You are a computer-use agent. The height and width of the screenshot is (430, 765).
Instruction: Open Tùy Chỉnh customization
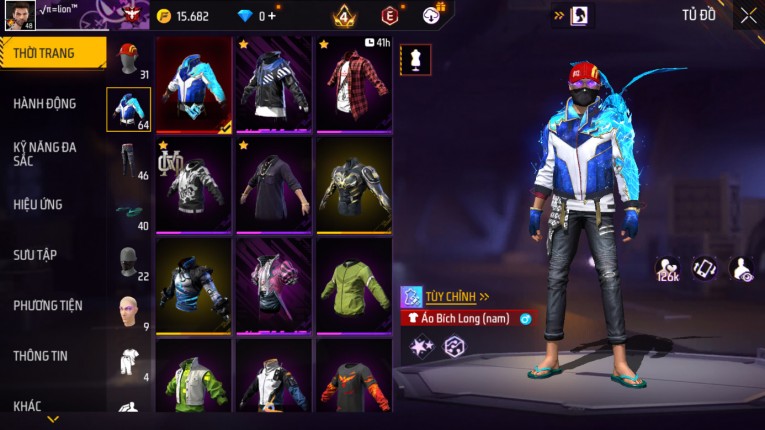click(445, 296)
